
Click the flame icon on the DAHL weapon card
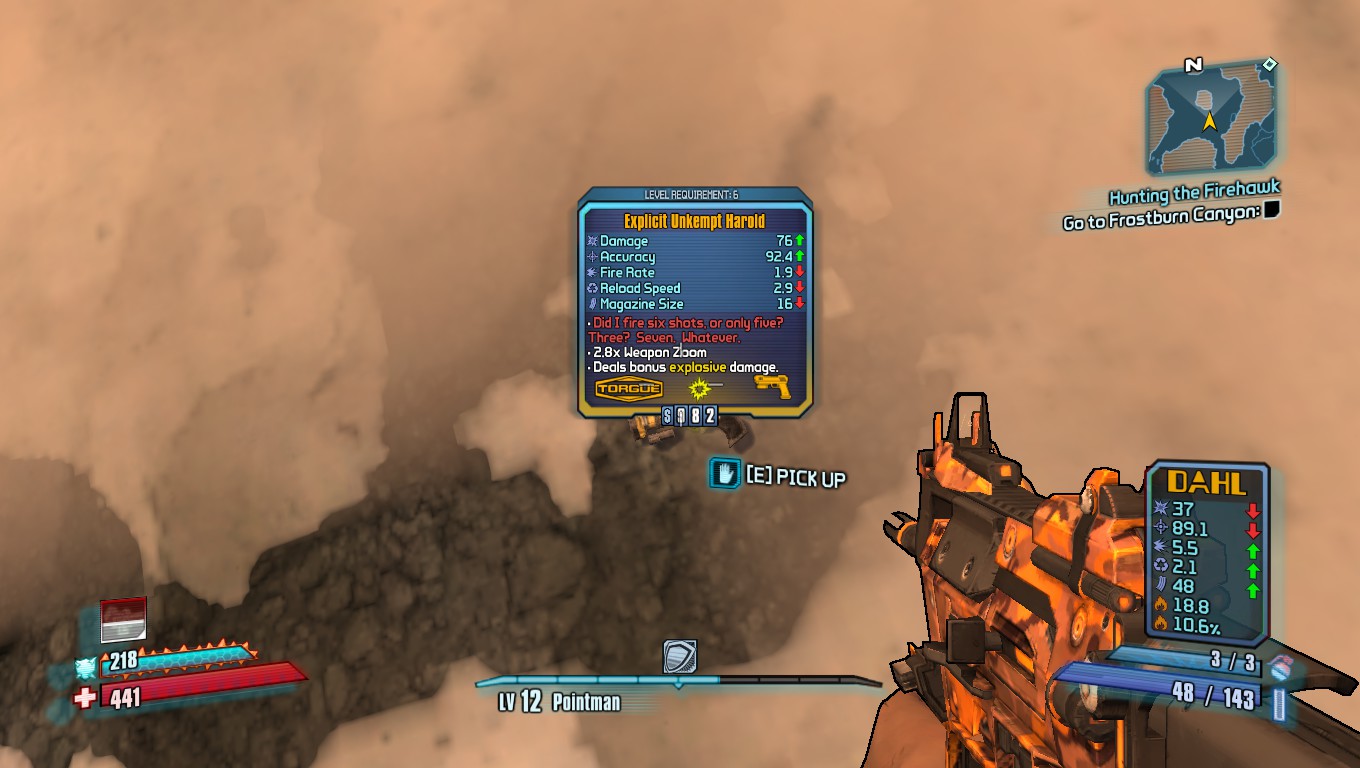click(x=1160, y=605)
